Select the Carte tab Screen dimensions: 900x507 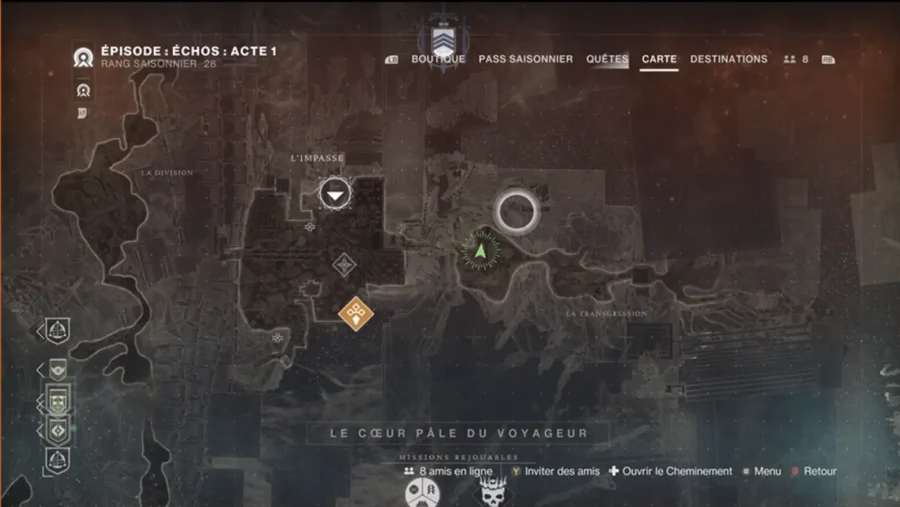(x=659, y=59)
